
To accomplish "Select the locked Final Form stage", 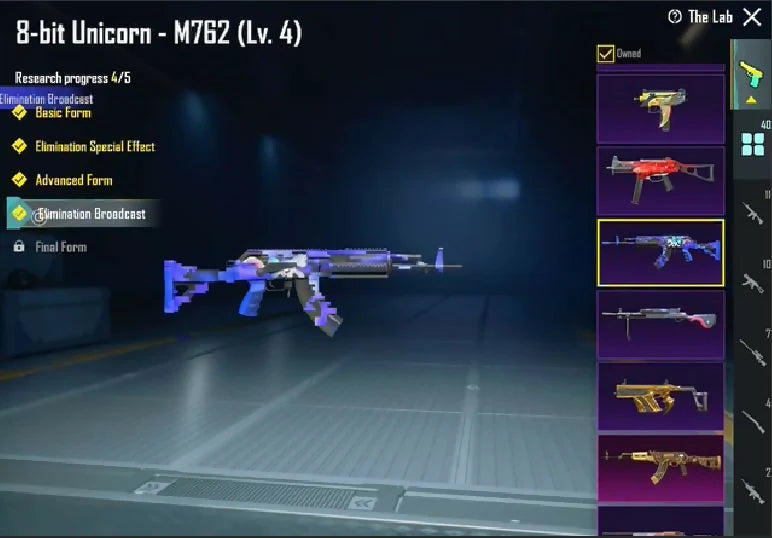I will [x=60, y=247].
